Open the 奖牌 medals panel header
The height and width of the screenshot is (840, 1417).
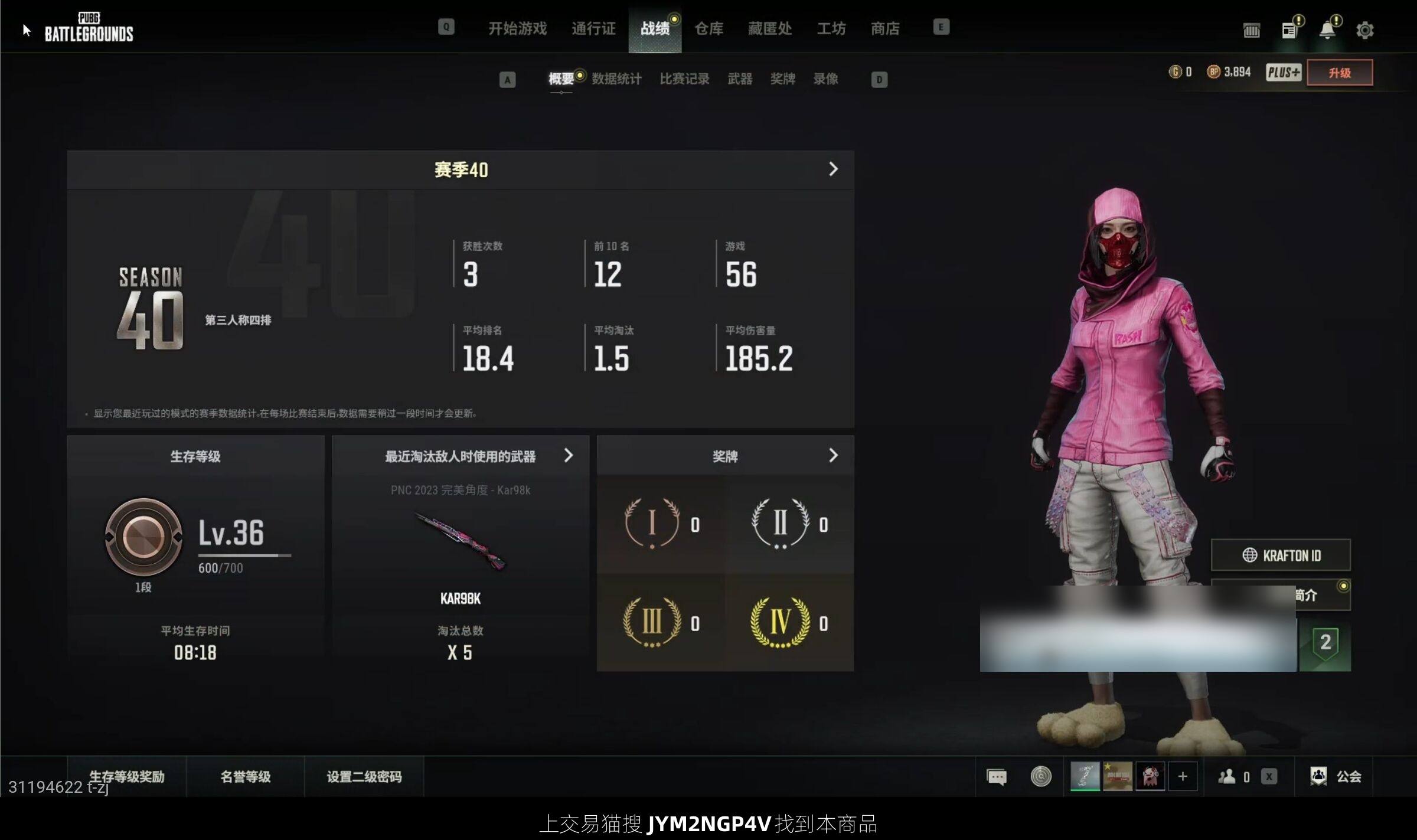pyautogui.click(x=725, y=456)
